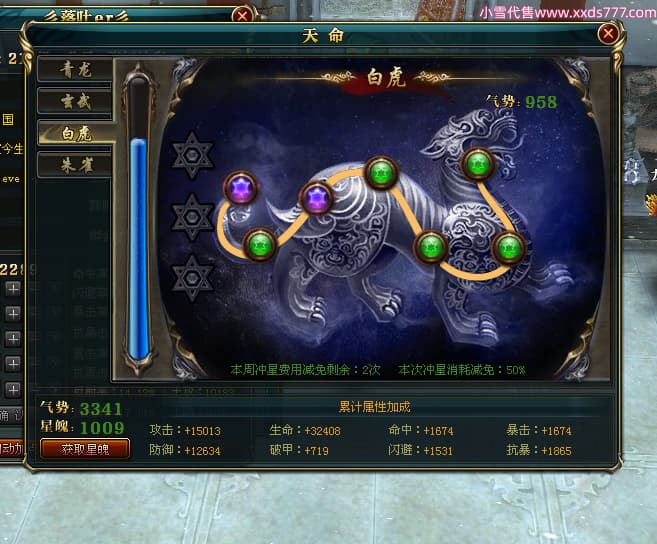Screen dimensions: 657x544
Task: Close the 天命 panel
Action: click(x=607, y=33)
